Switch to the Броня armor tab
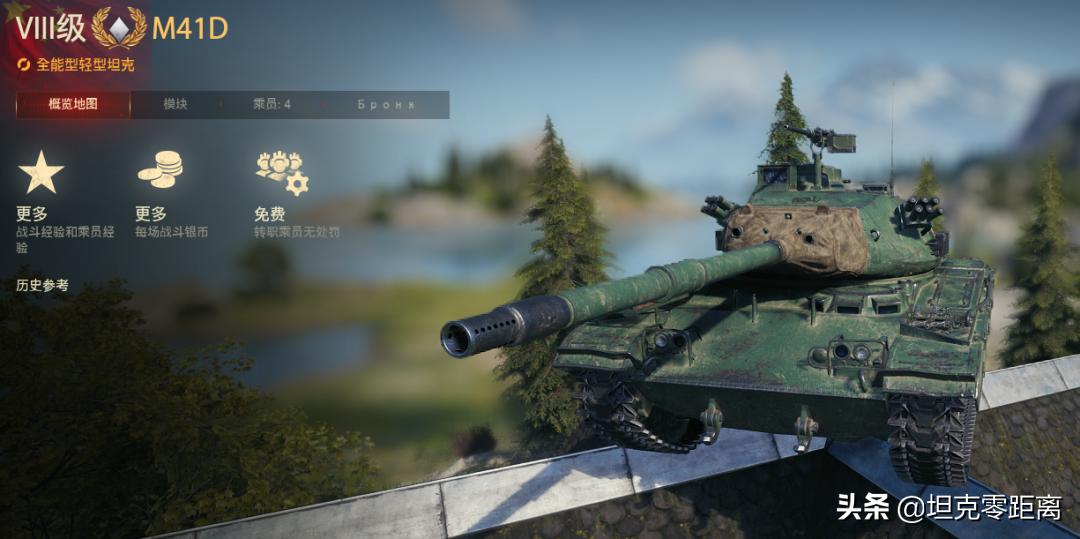1080x539 pixels. (x=386, y=104)
